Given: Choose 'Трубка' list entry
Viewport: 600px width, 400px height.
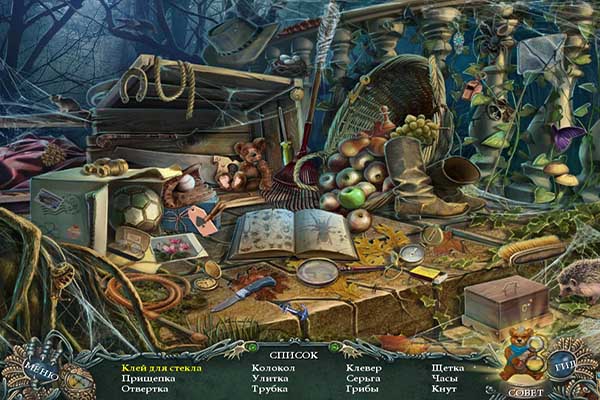Looking at the screenshot, I should point(268,390).
